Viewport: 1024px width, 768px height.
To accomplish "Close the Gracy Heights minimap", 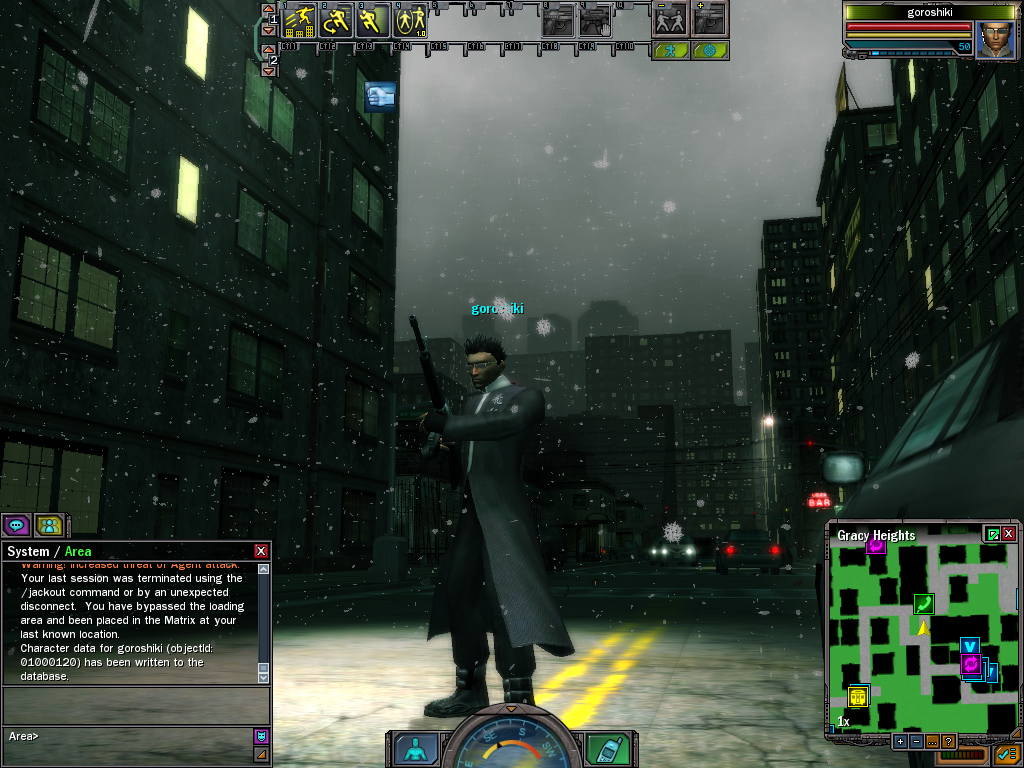I will click(x=1009, y=534).
